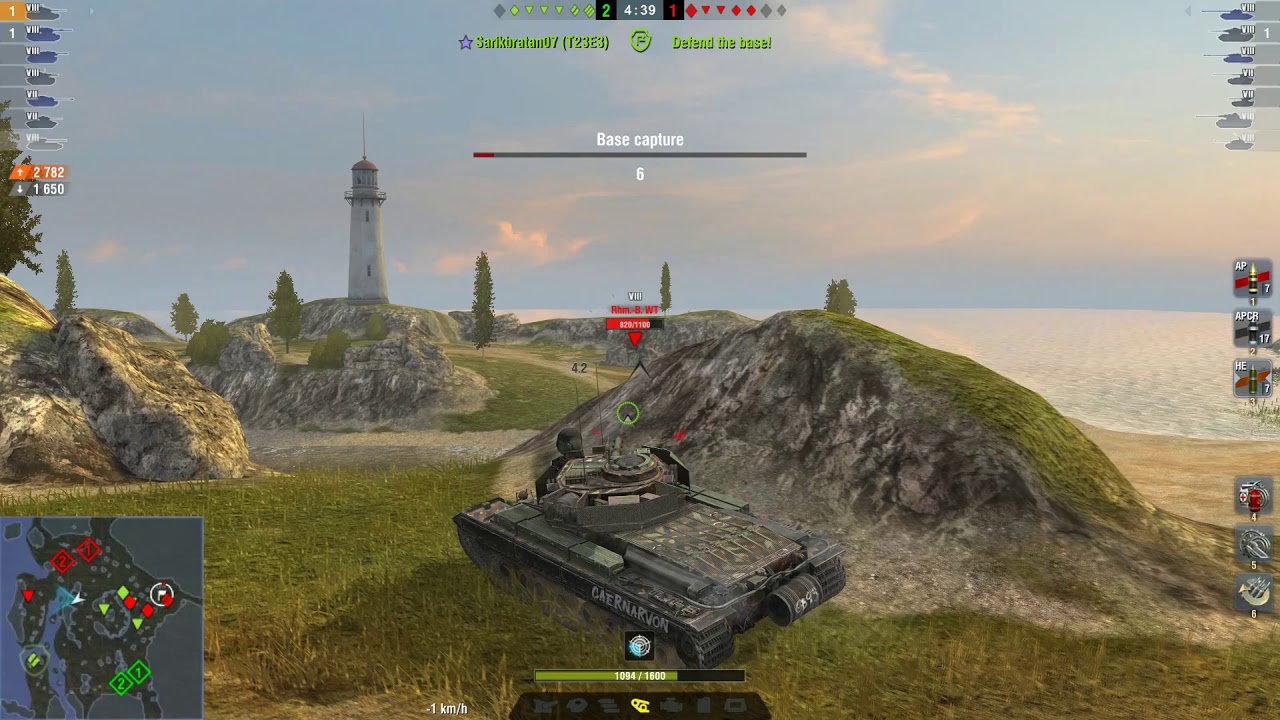Image resolution: width=1280 pixels, height=720 pixels.
Task: Click the yellow damaged track icon
Action: (x=640, y=705)
